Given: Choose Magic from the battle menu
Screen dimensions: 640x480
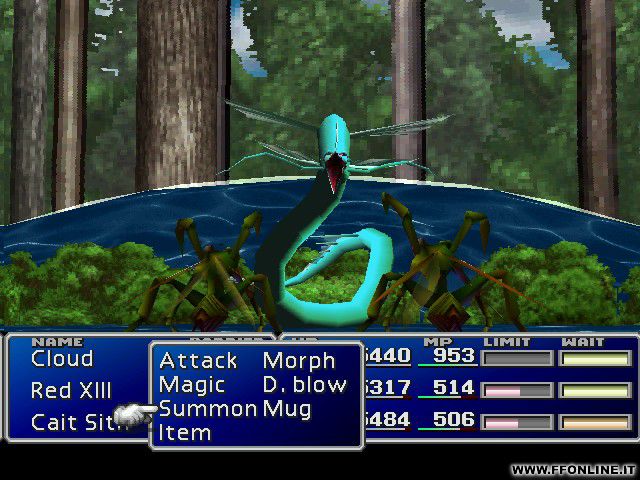Looking at the screenshot, I should point(191,385).
